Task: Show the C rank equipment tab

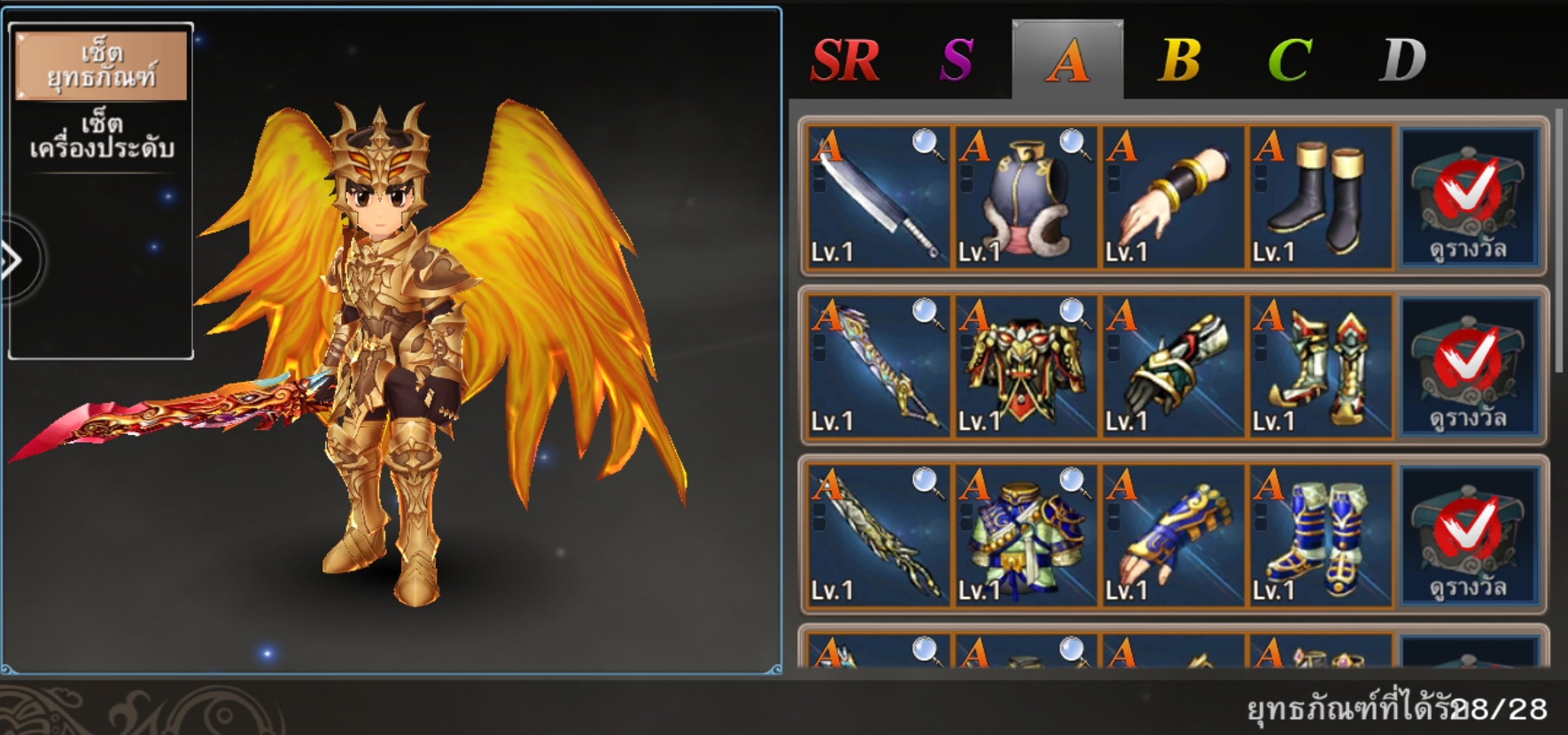Action: coord(1290,60)
